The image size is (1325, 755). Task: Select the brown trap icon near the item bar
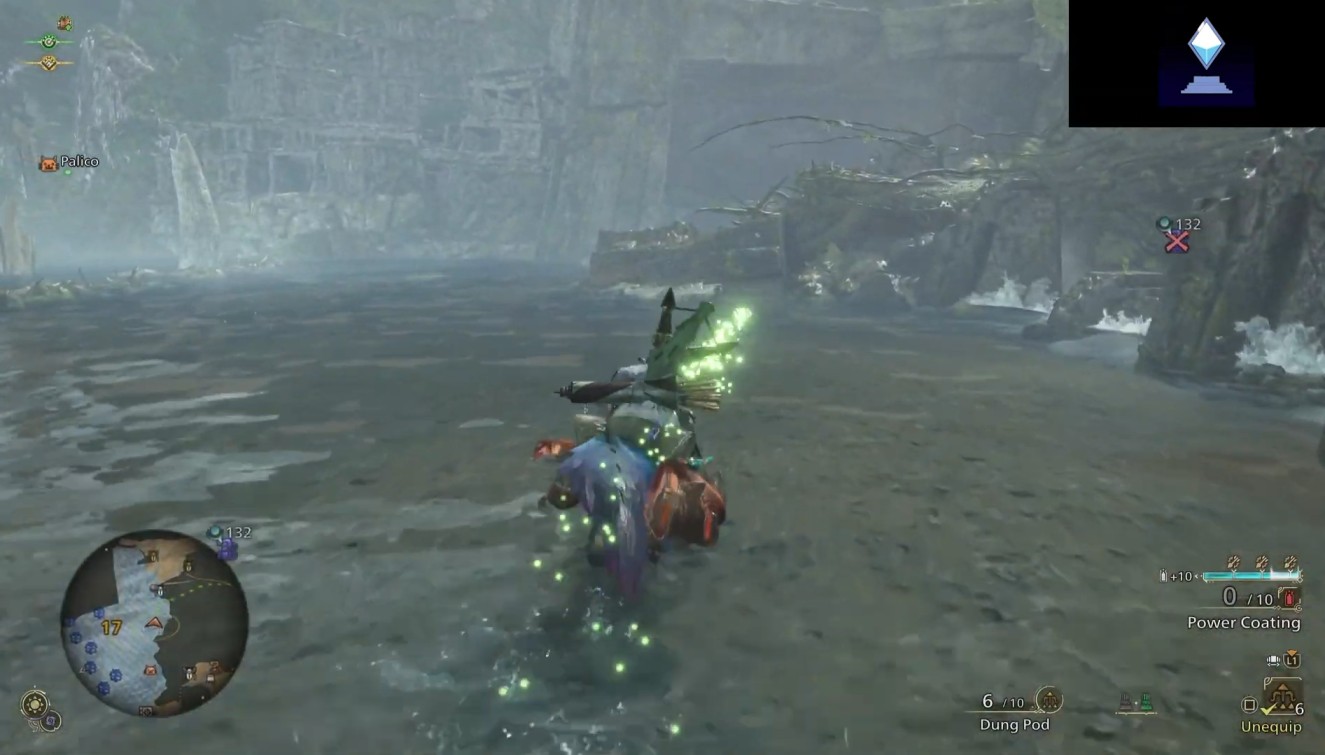[1124, 700]
